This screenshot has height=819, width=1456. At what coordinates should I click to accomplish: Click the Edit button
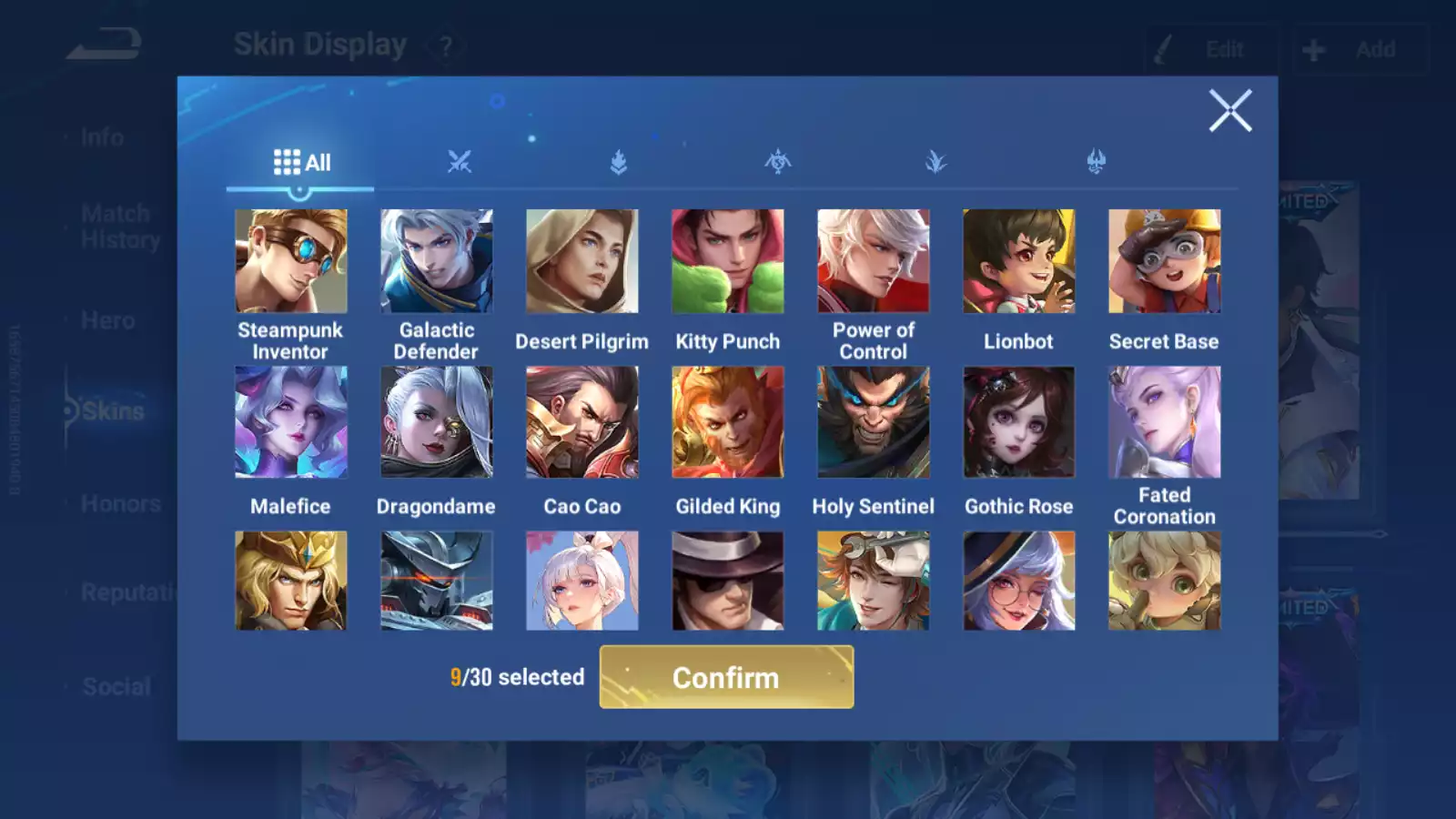tap(1210, 49)
